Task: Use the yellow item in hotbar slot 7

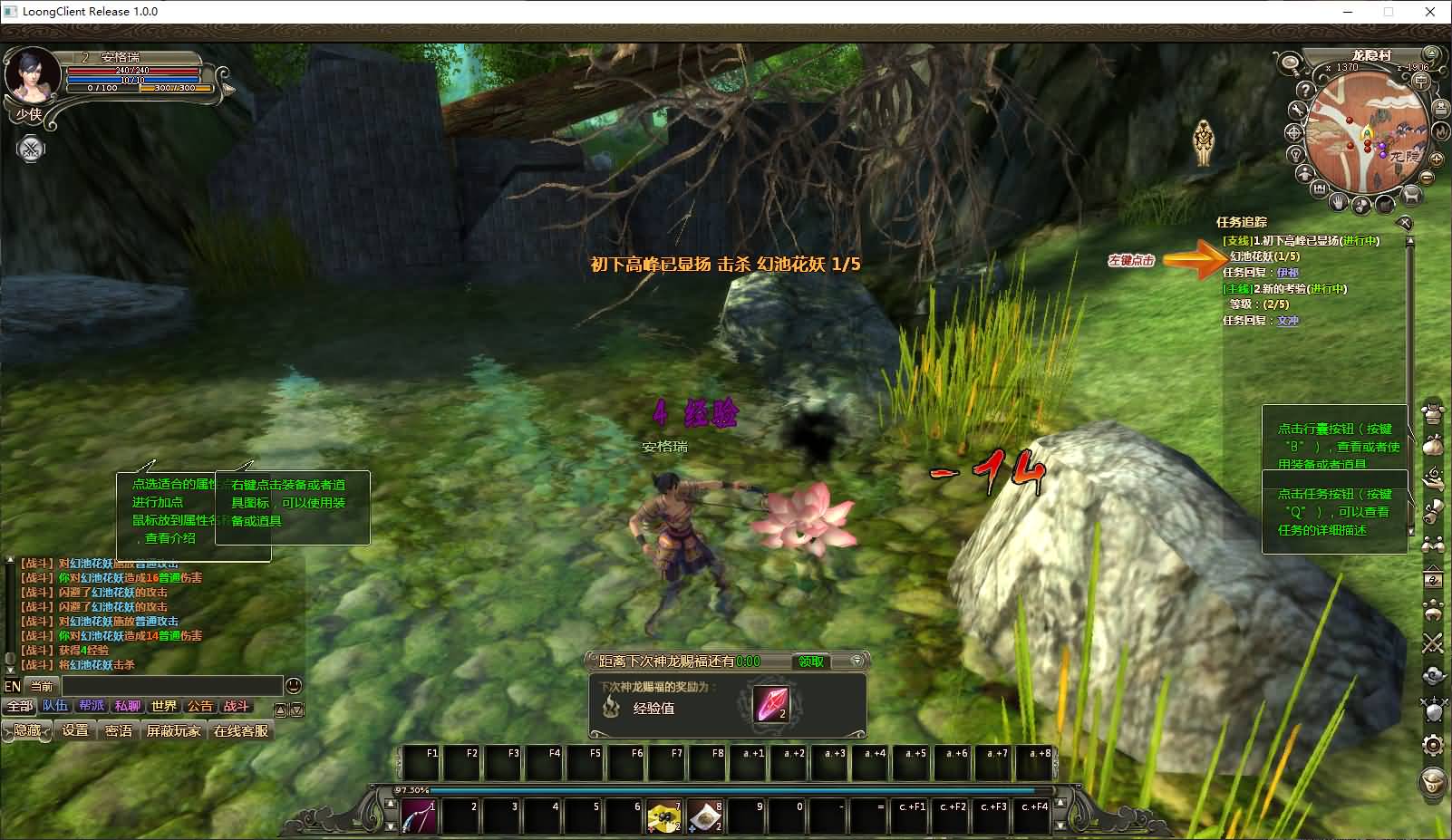Action: [x=664, y=817]
